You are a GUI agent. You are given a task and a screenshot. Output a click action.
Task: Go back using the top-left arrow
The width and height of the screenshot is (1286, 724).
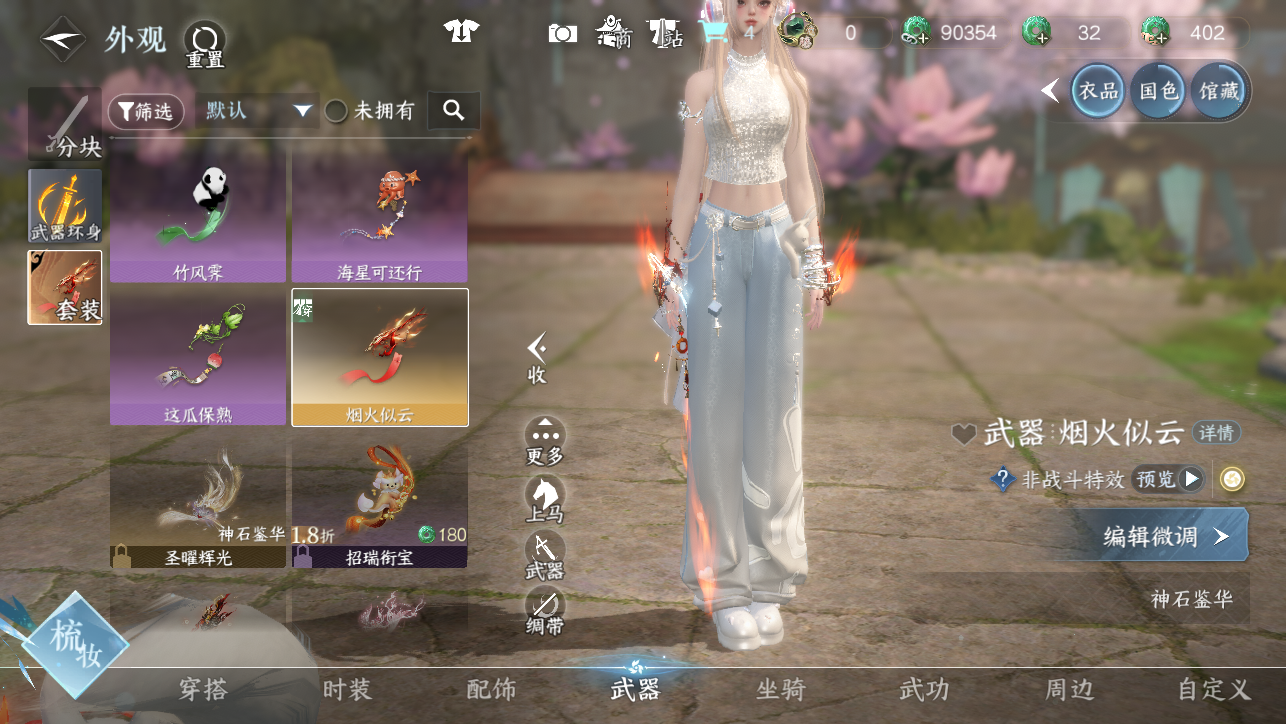coord(62,40)
